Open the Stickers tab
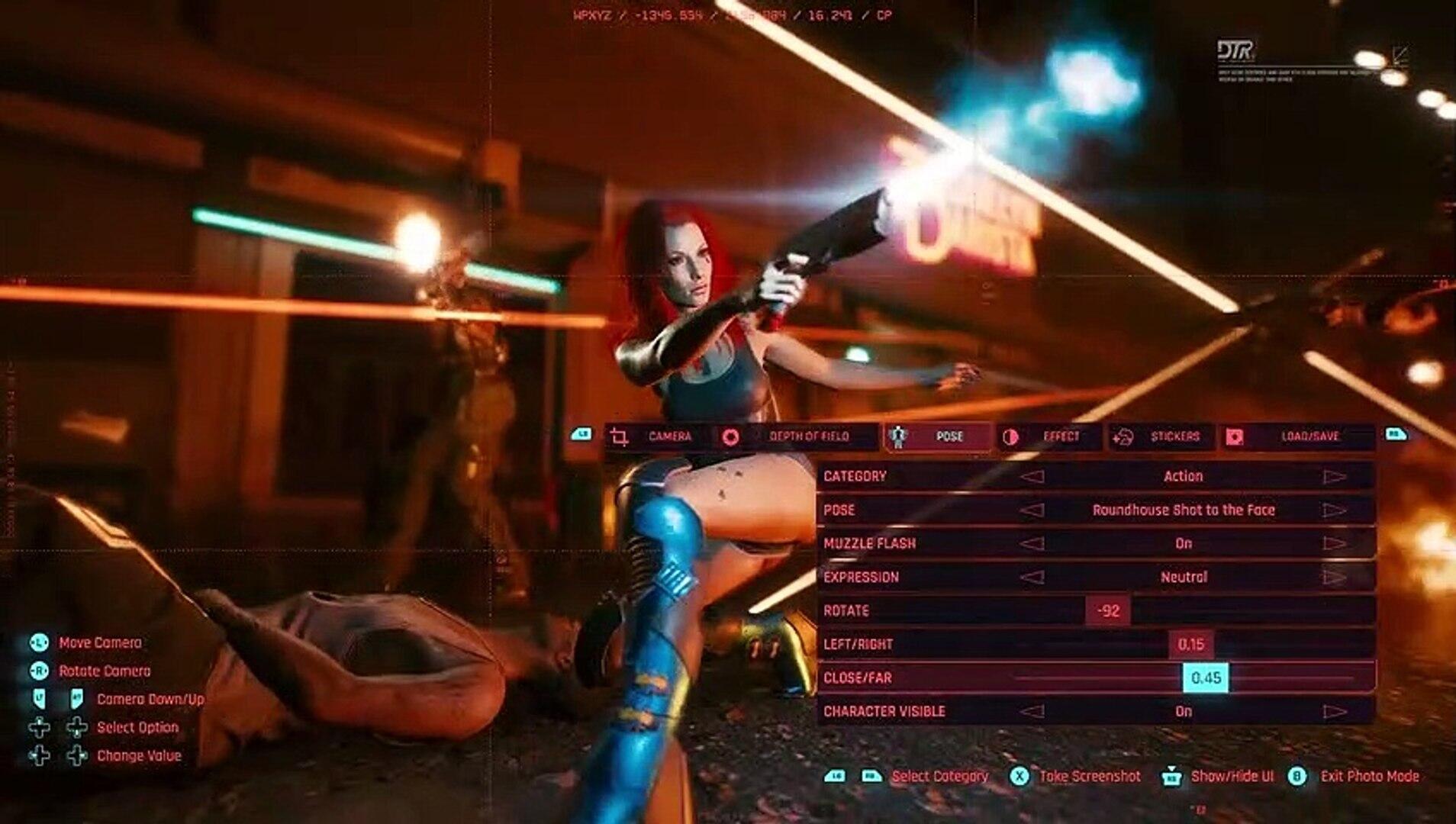This screenshot has height=824, width=1456. [x=1162, y=436]
